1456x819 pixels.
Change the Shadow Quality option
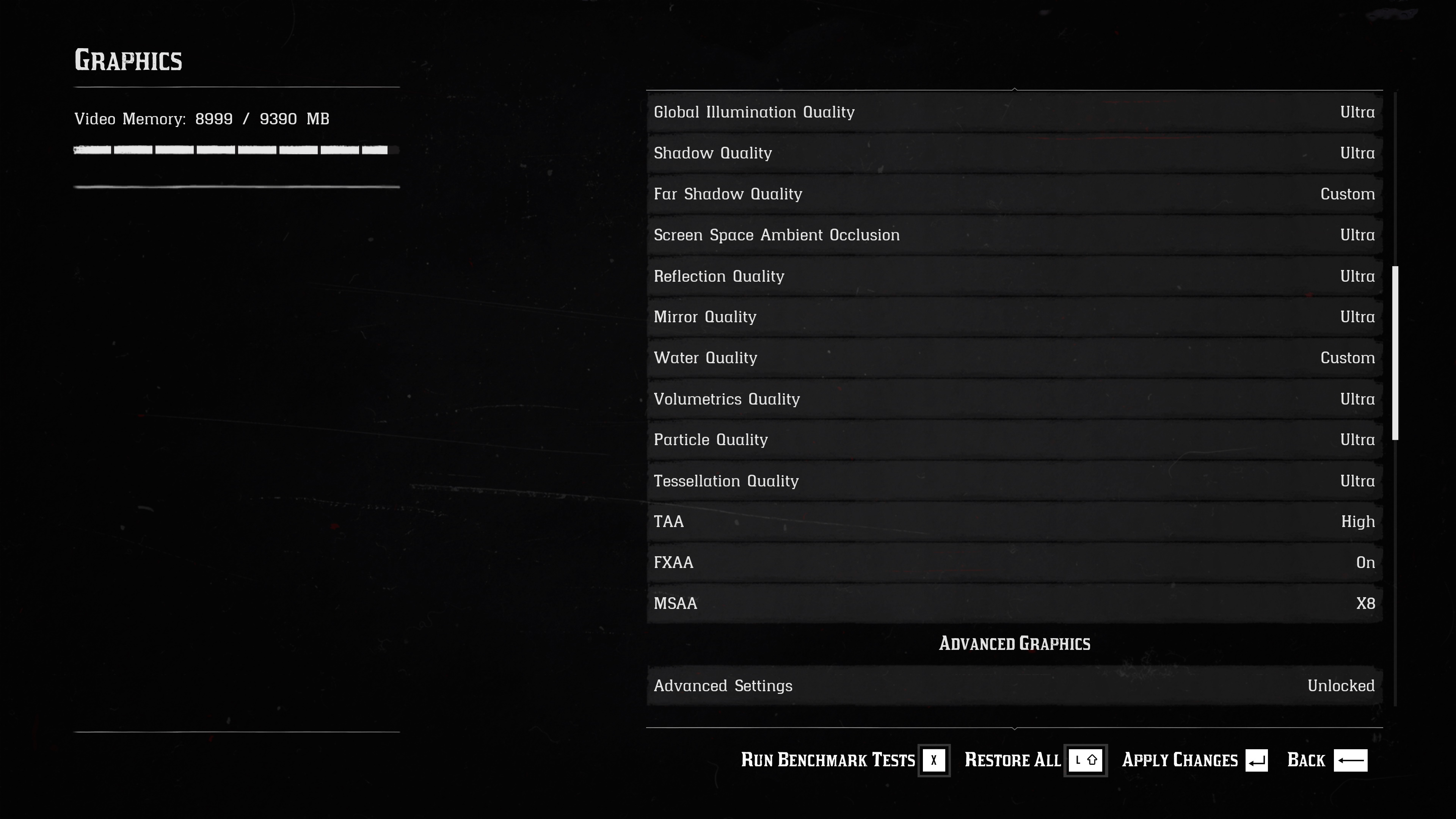1014,153
